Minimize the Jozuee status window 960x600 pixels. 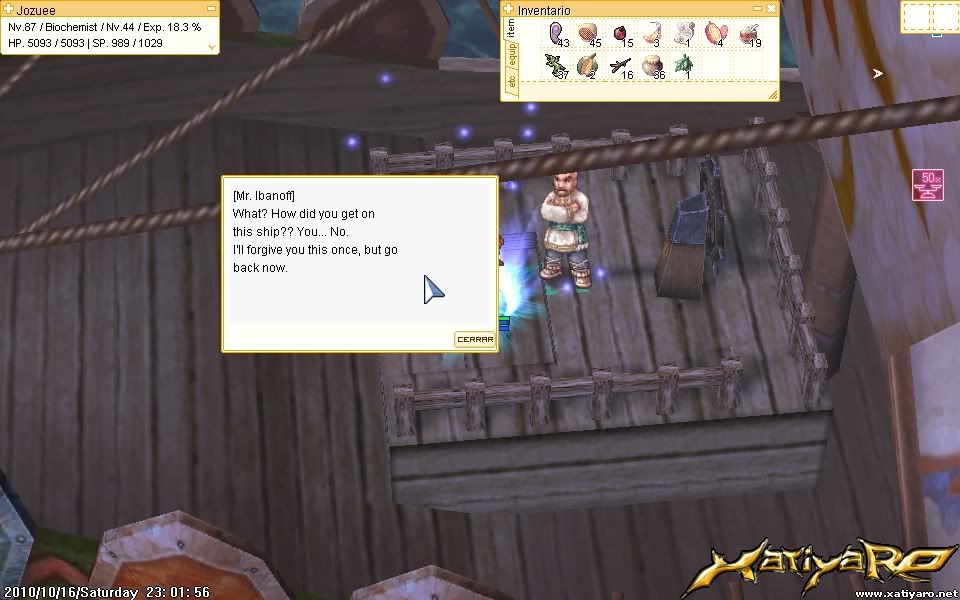[x=212, y=9]
